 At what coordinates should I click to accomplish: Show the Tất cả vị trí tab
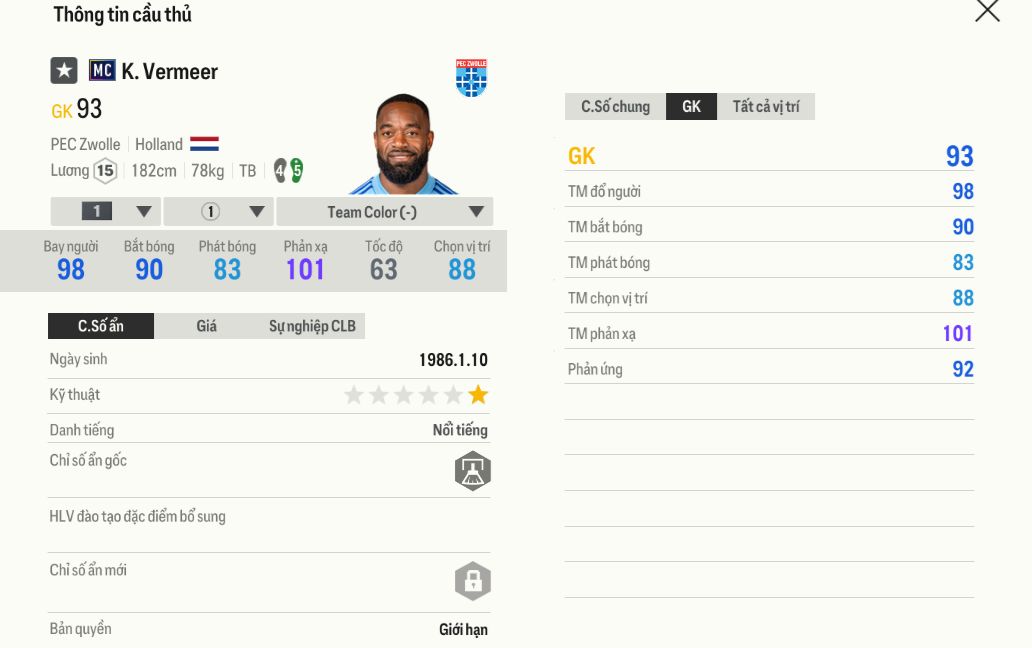click(766, 107)
